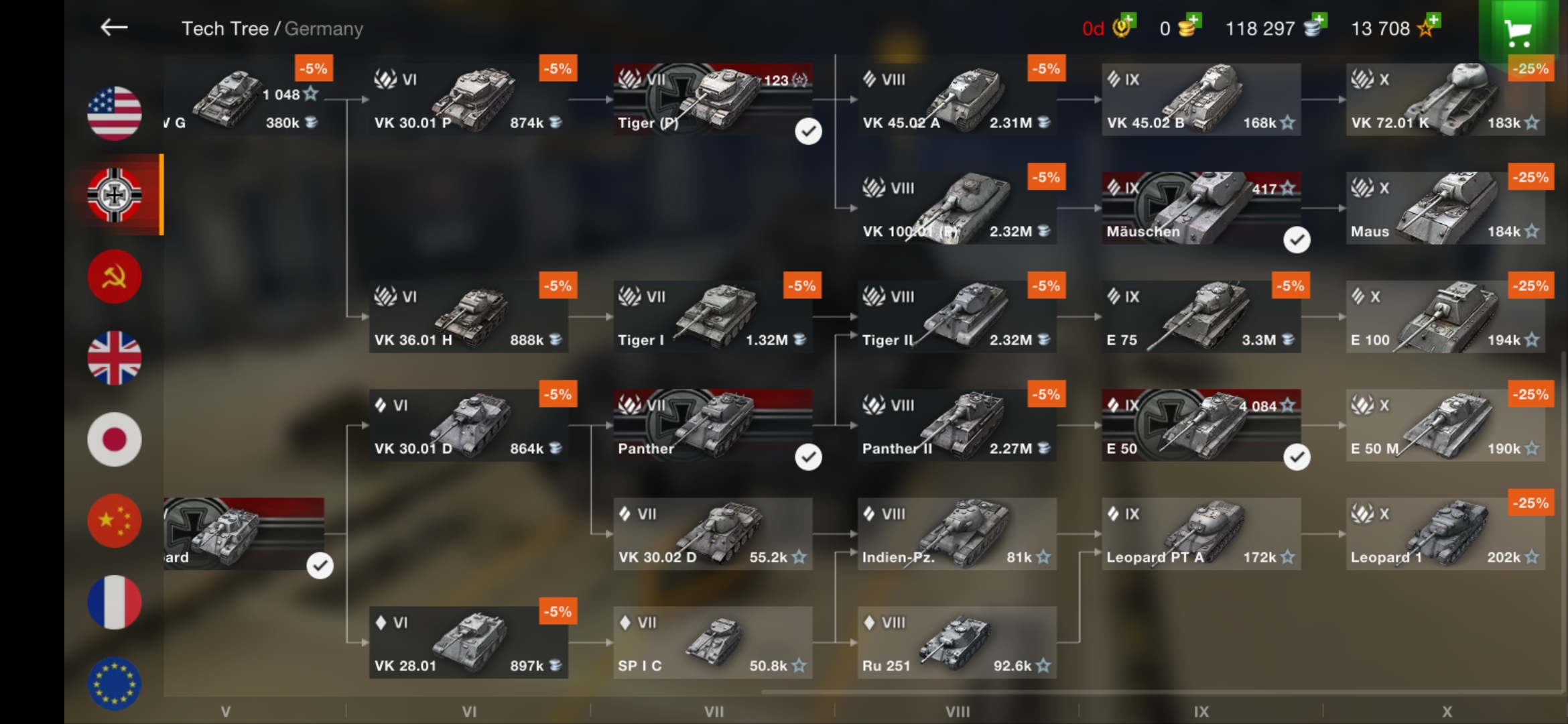Switch to the USSR tech tree
This screenshot has height=724, width=1568.
[x=114, y=276]
